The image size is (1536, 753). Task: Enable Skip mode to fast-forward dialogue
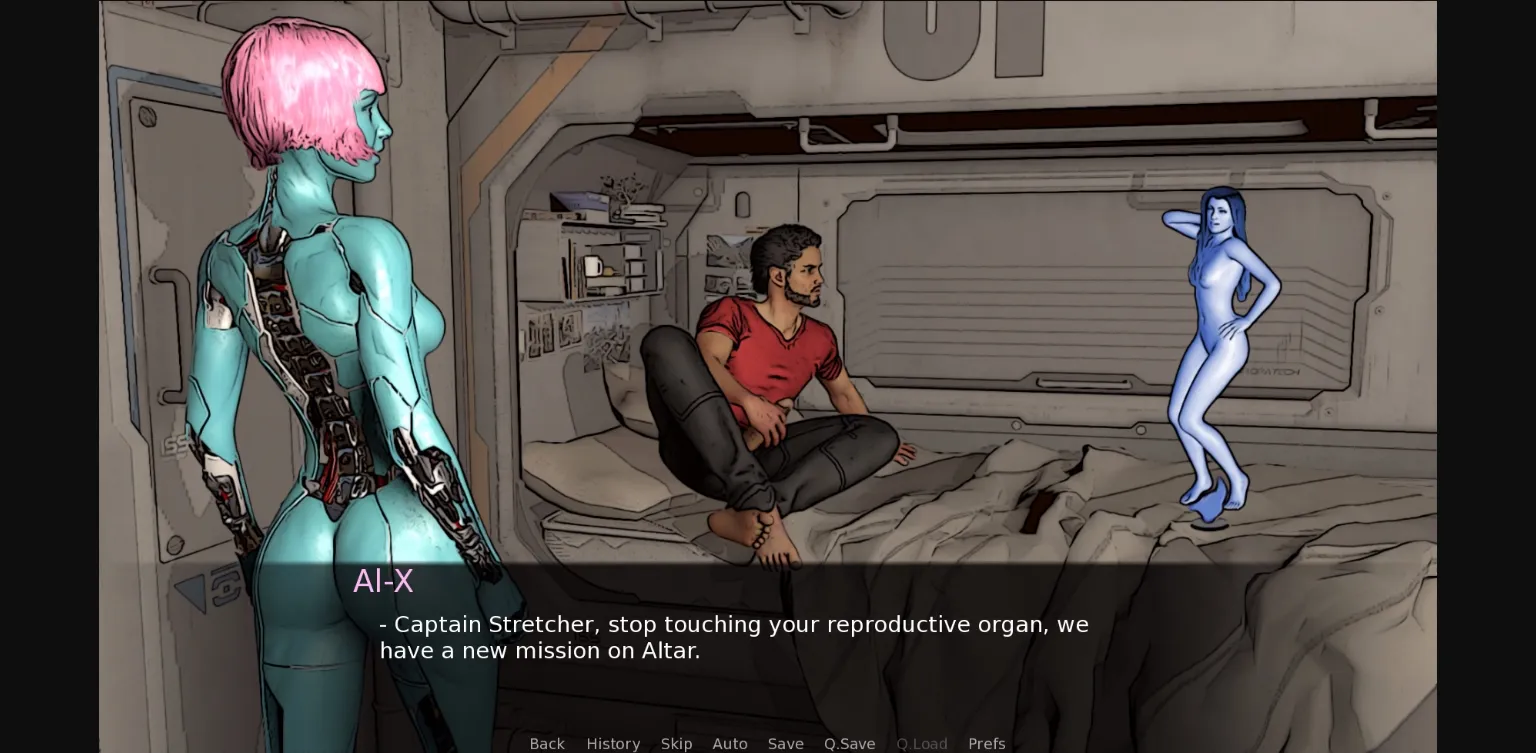(x=676, y=744)
